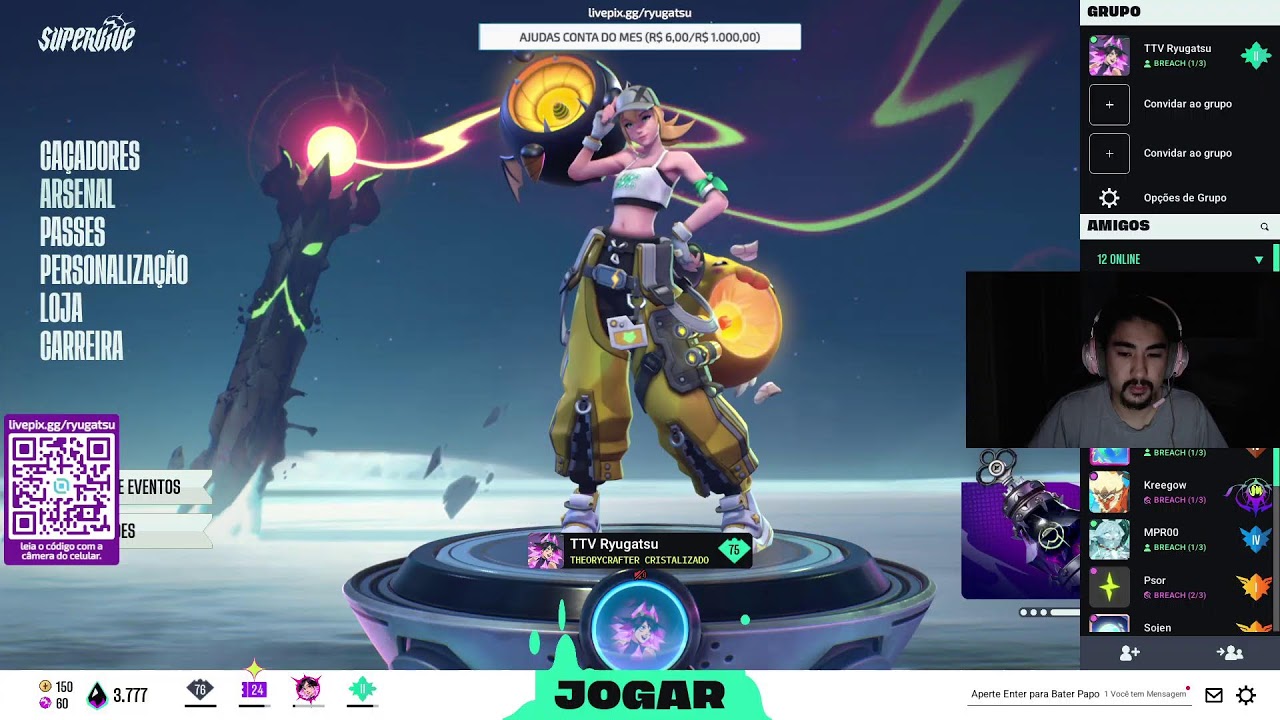Collapse the 12 Online friends list

(x=1258, y=260)
